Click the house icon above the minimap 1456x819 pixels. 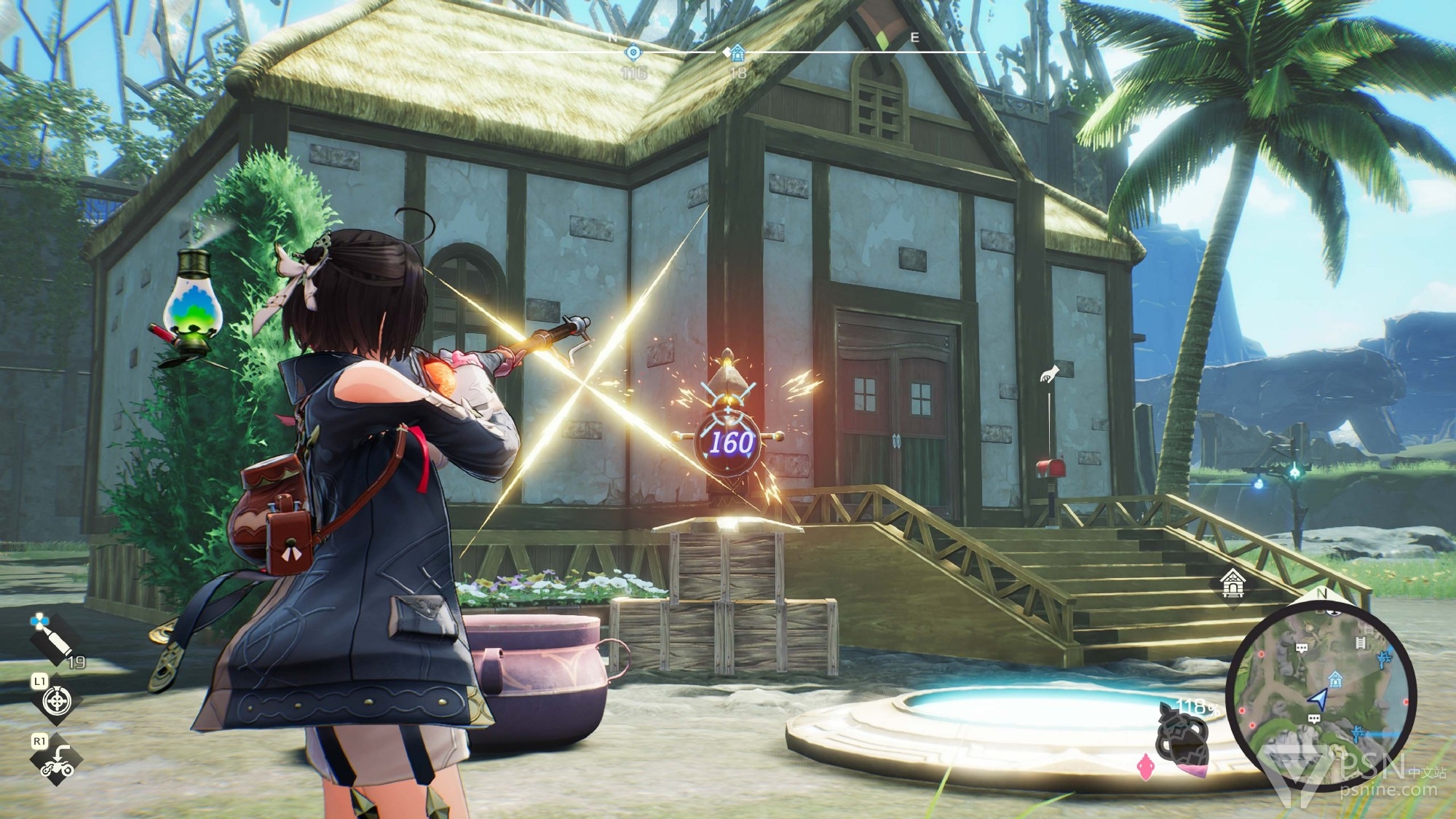tap(1233, 584)
